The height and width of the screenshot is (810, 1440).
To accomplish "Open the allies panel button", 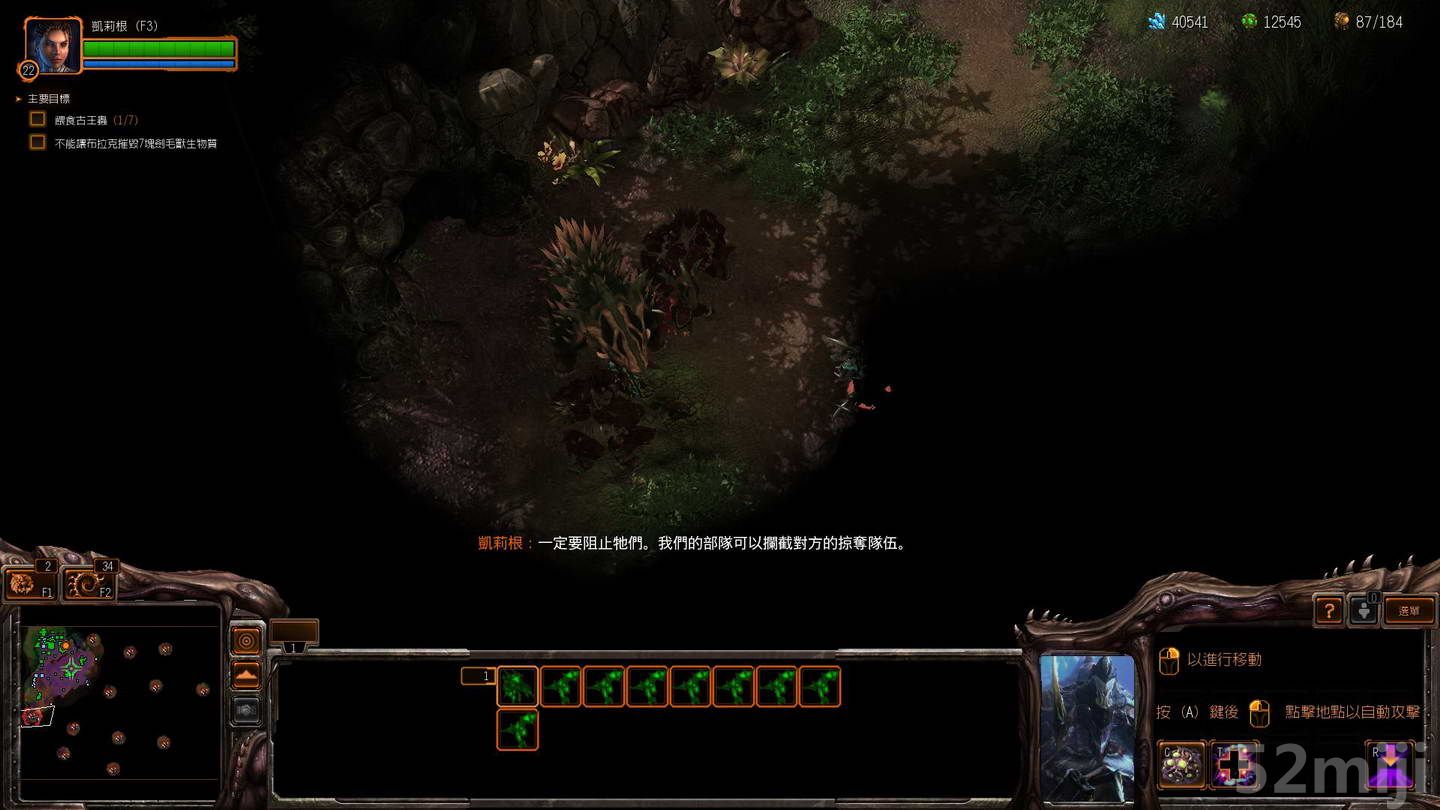I will [x=1366, y=610].
